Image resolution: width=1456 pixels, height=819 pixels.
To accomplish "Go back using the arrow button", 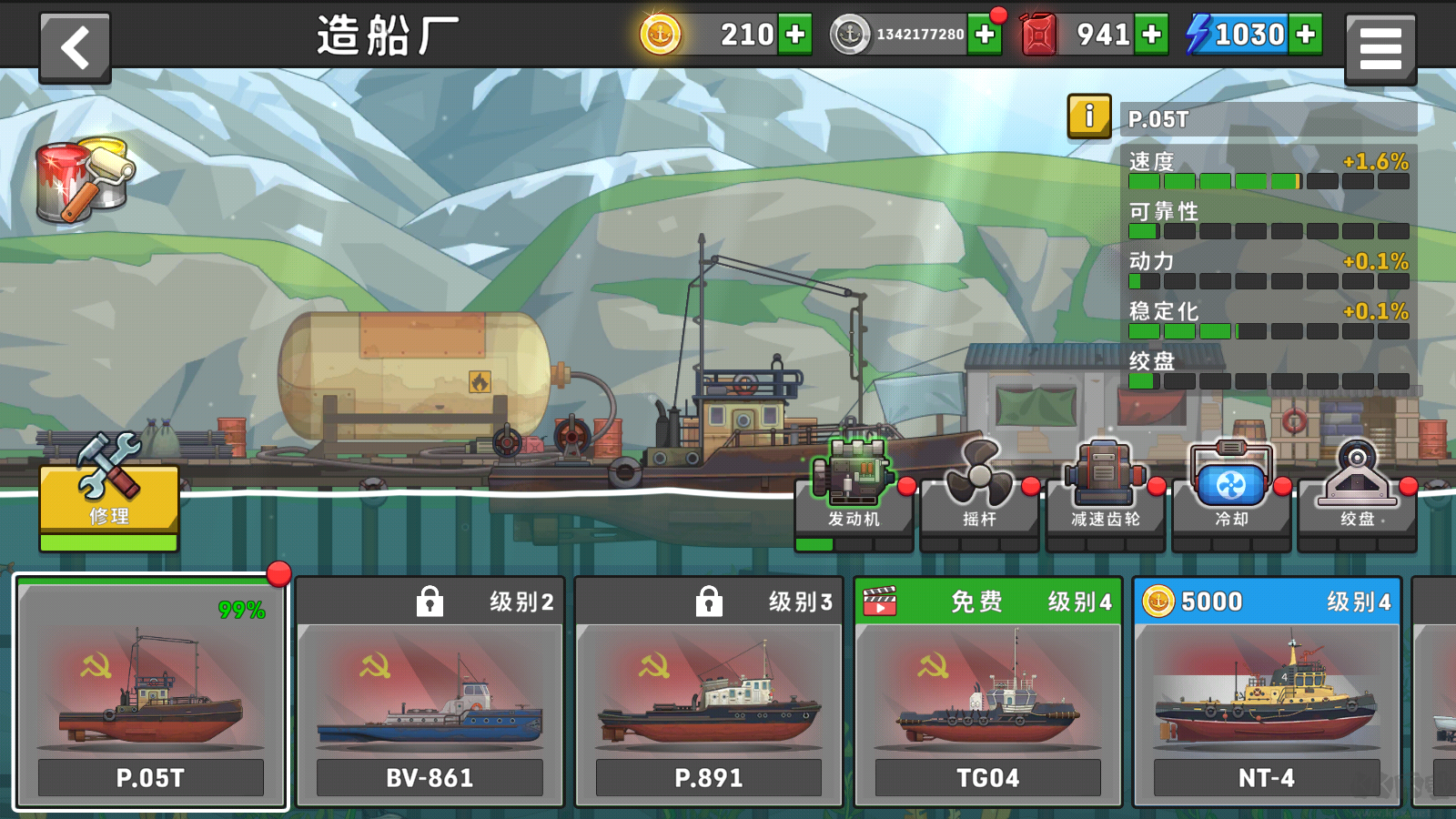I will (75, 45).
